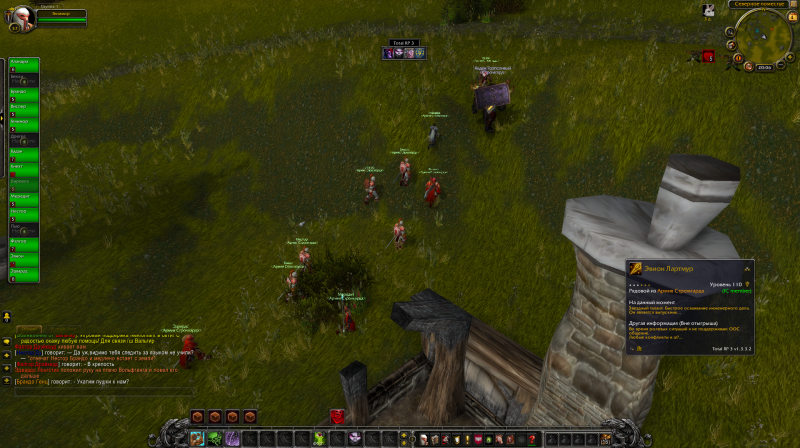Click the player portrait frame
Image resolution: width=800 pixels, height=448 pixels.
click(x=20, y=14)
